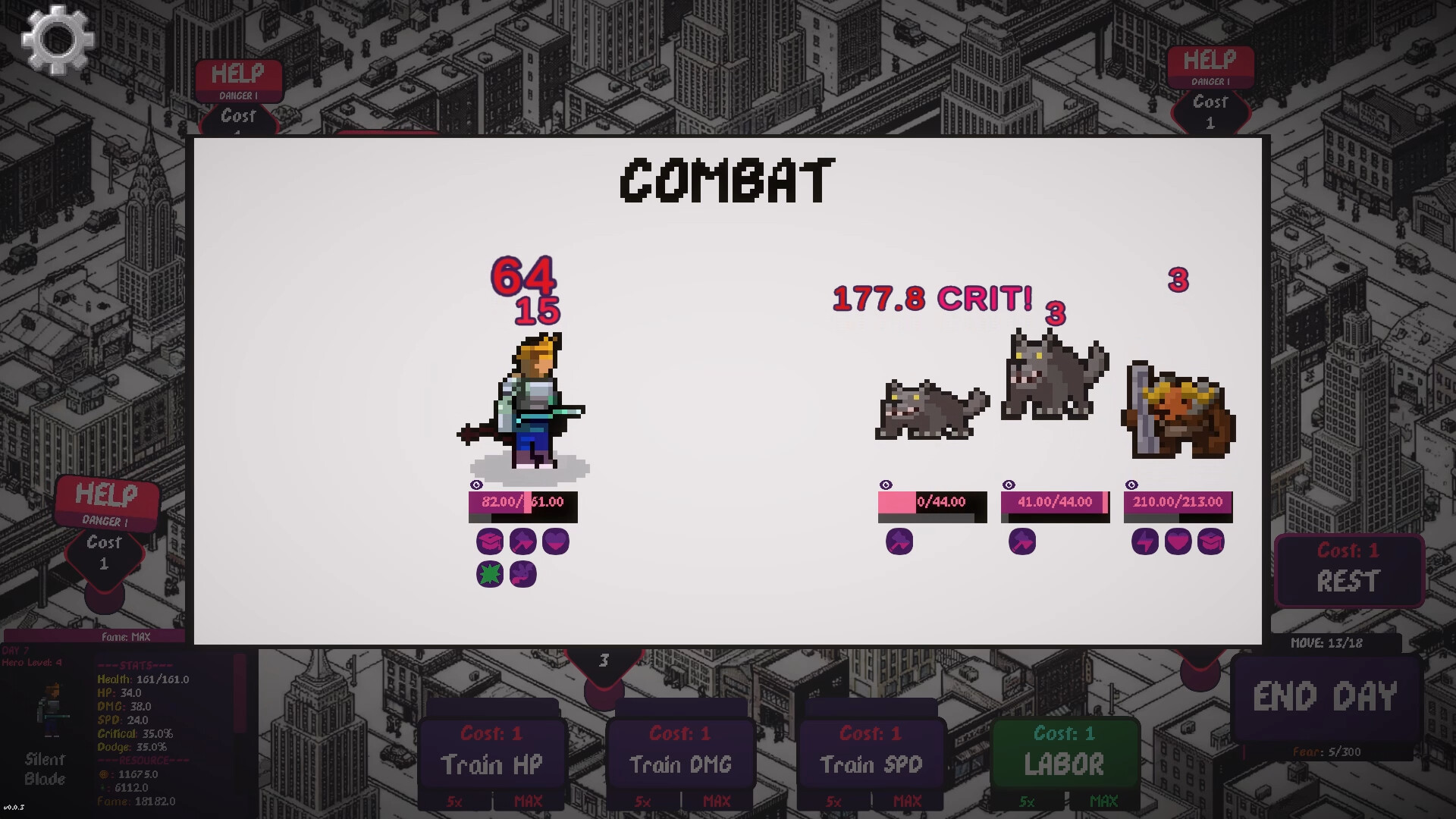Click the heart buff icon under the hero
Viewport: 1456px width, 819px height.
pos(556,541)
